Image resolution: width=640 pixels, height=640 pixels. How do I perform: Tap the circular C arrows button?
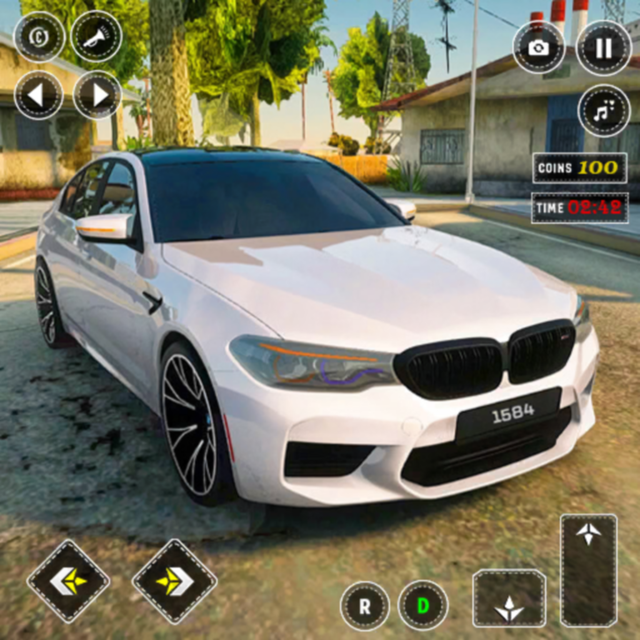click(x=39, y=36)
